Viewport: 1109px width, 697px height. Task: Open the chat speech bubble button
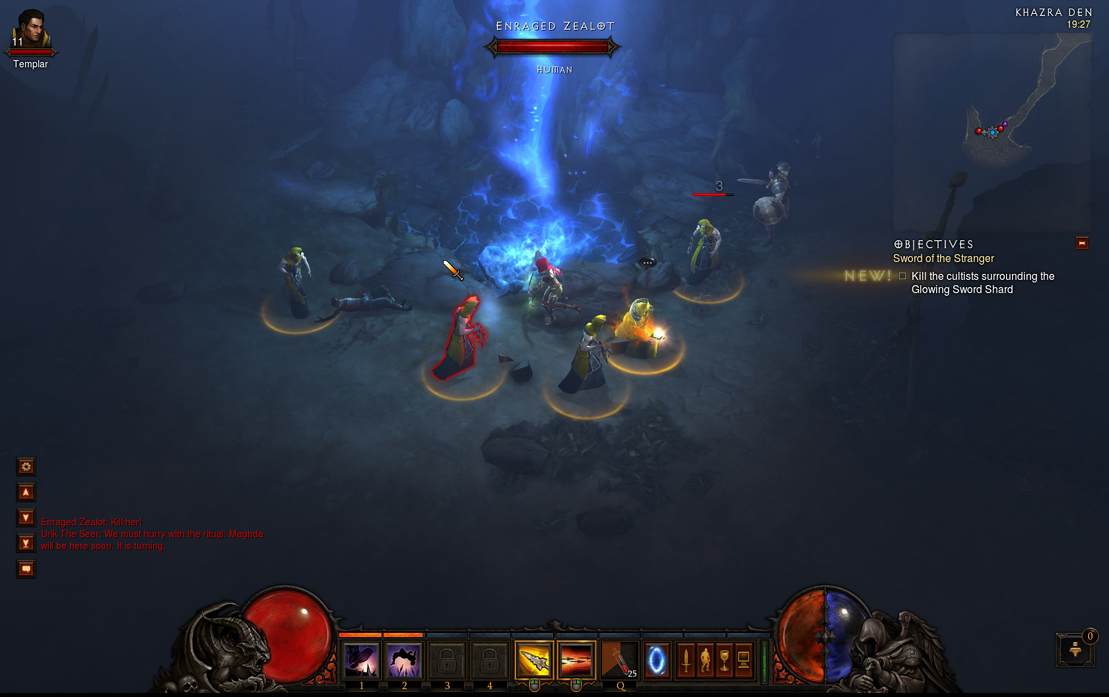click(x=26, y=569)
